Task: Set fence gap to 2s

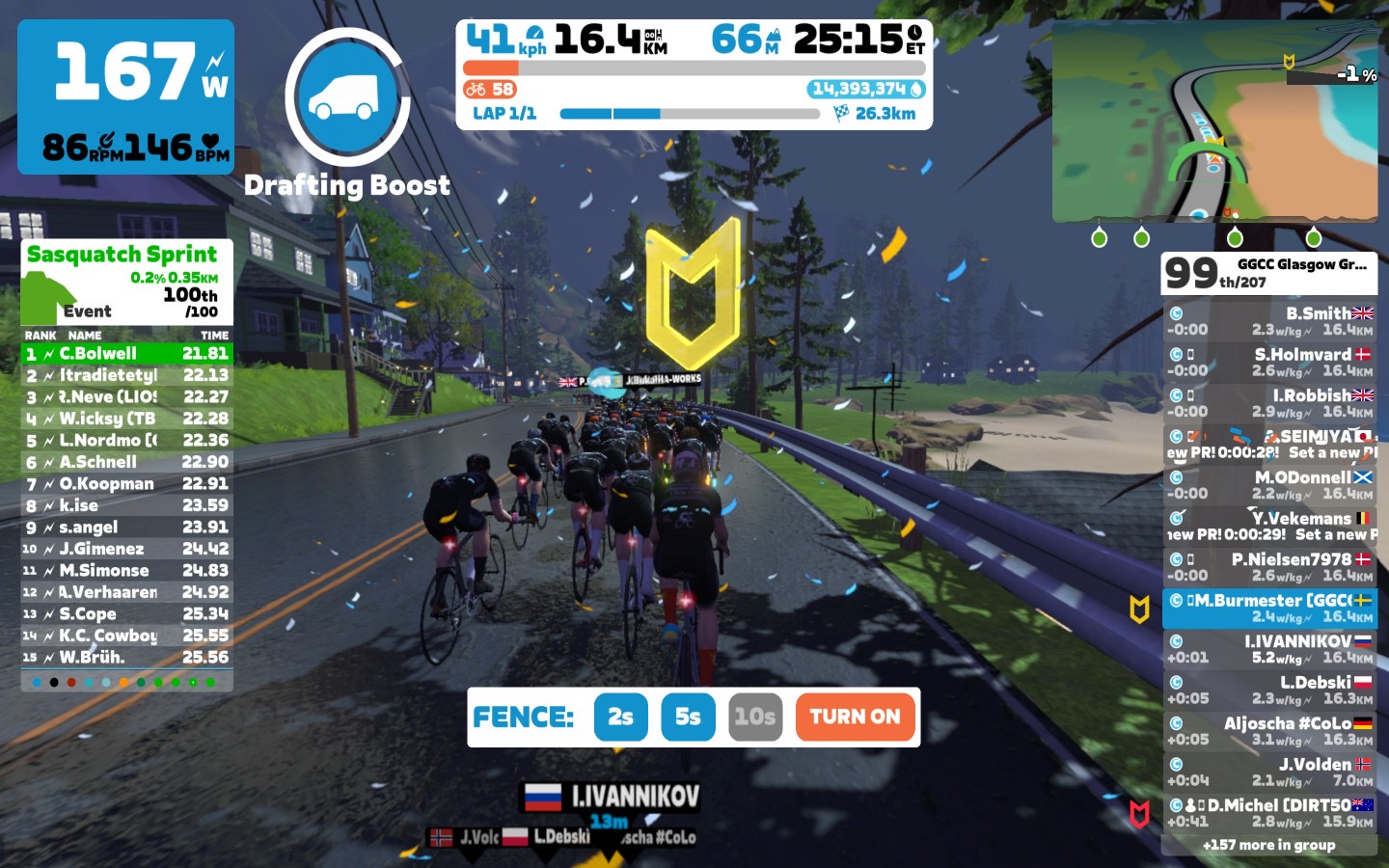Action: click(x=620, y=717)
